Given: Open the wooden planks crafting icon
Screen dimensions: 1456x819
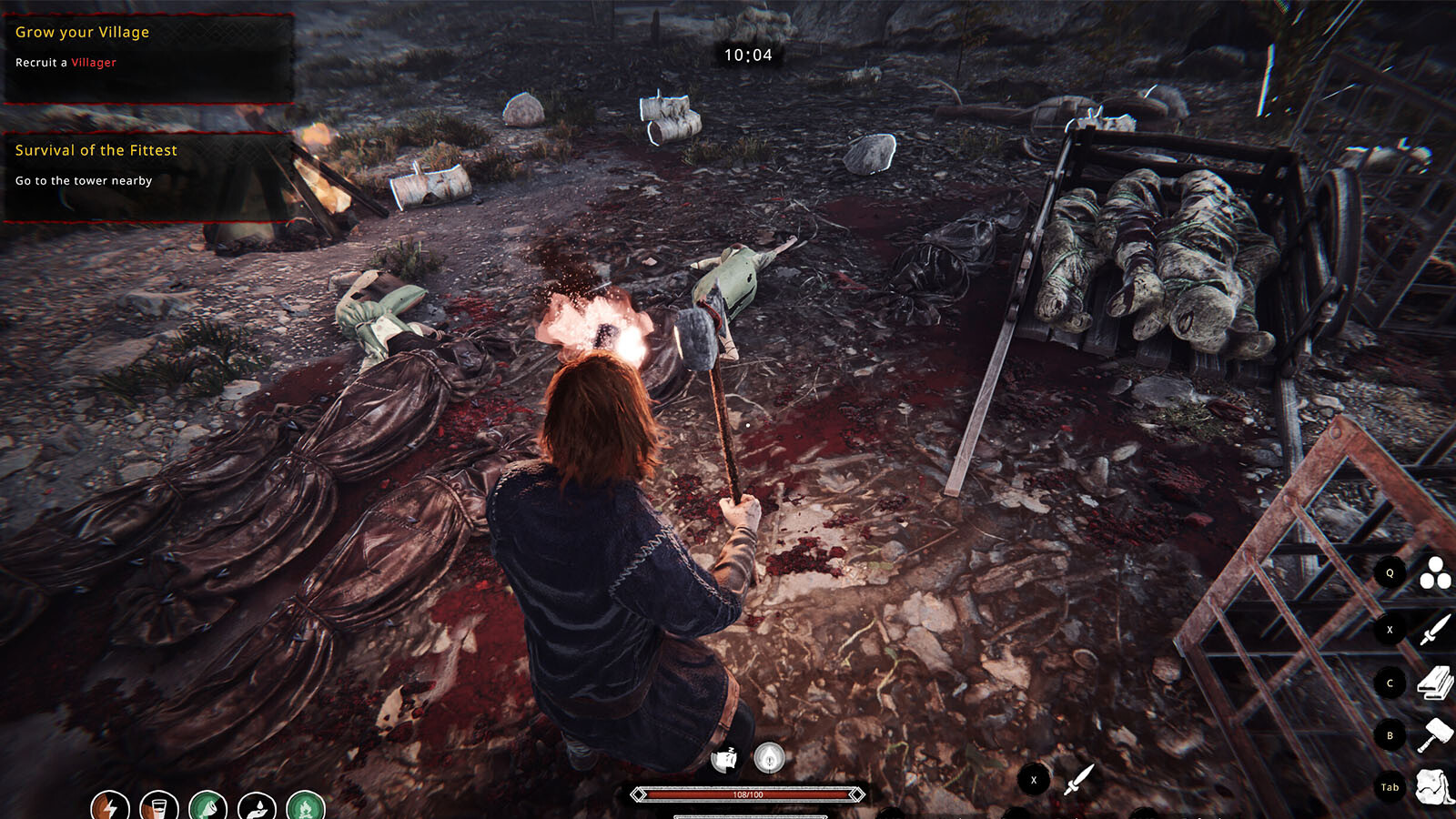Looking at the screenshot, I should (x=1435, y=682).
